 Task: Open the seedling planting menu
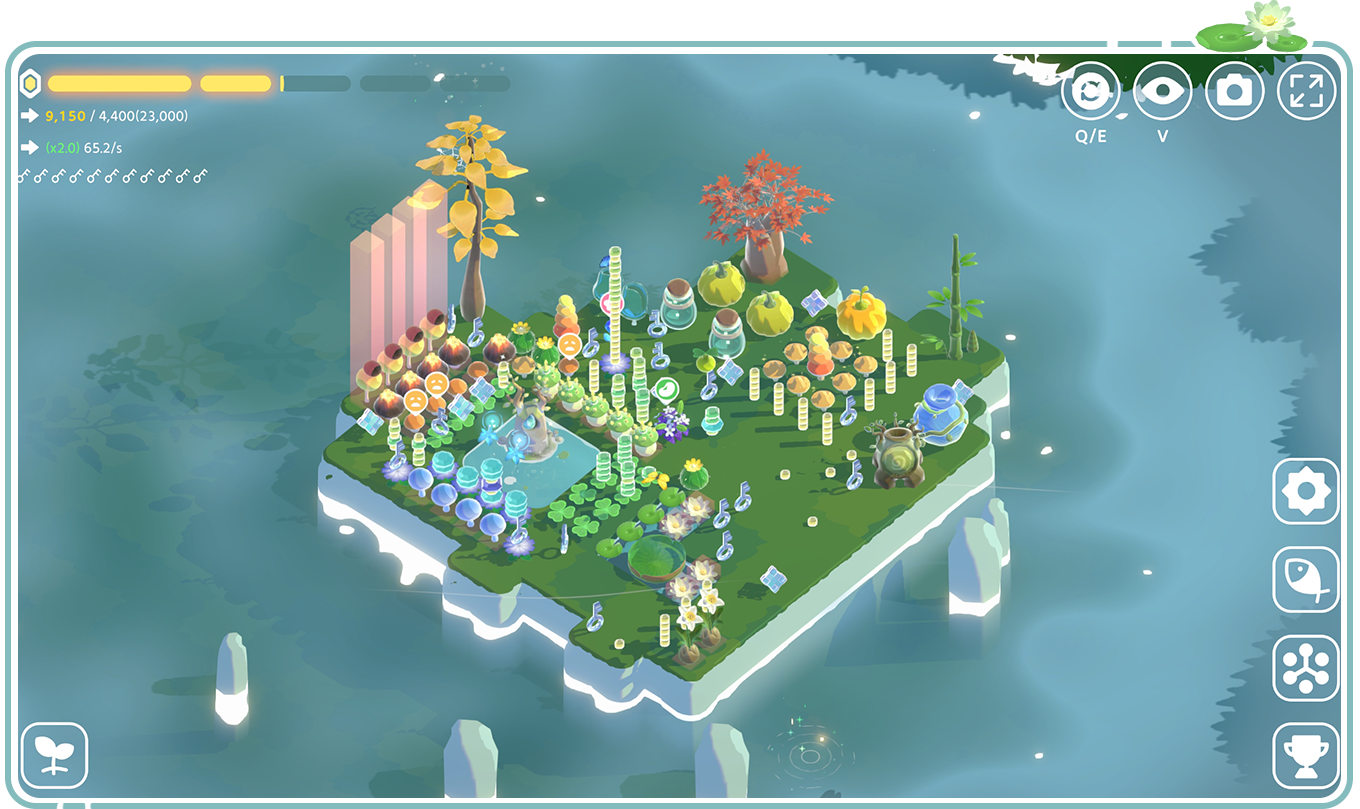[55, 755]
